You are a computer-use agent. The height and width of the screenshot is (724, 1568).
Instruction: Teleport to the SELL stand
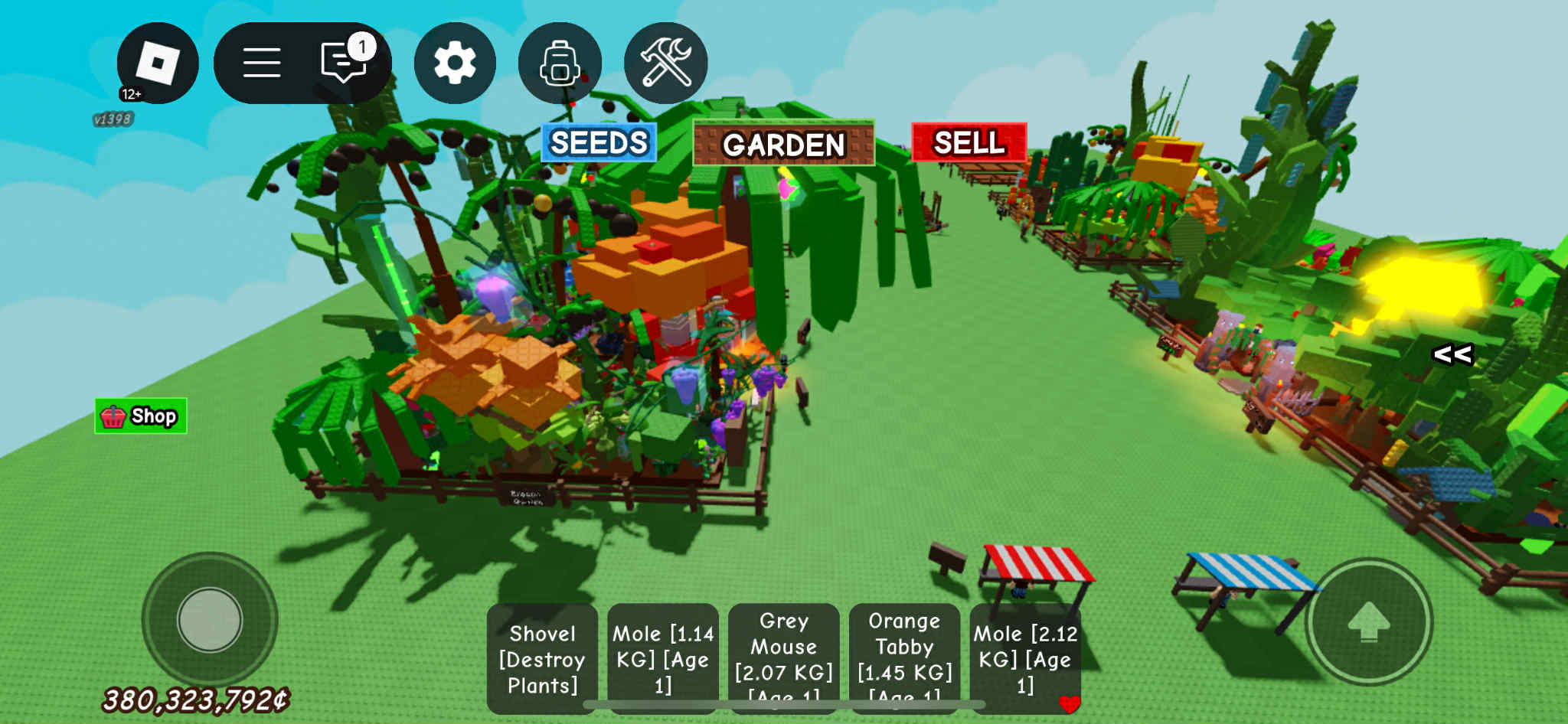point(969,143)
